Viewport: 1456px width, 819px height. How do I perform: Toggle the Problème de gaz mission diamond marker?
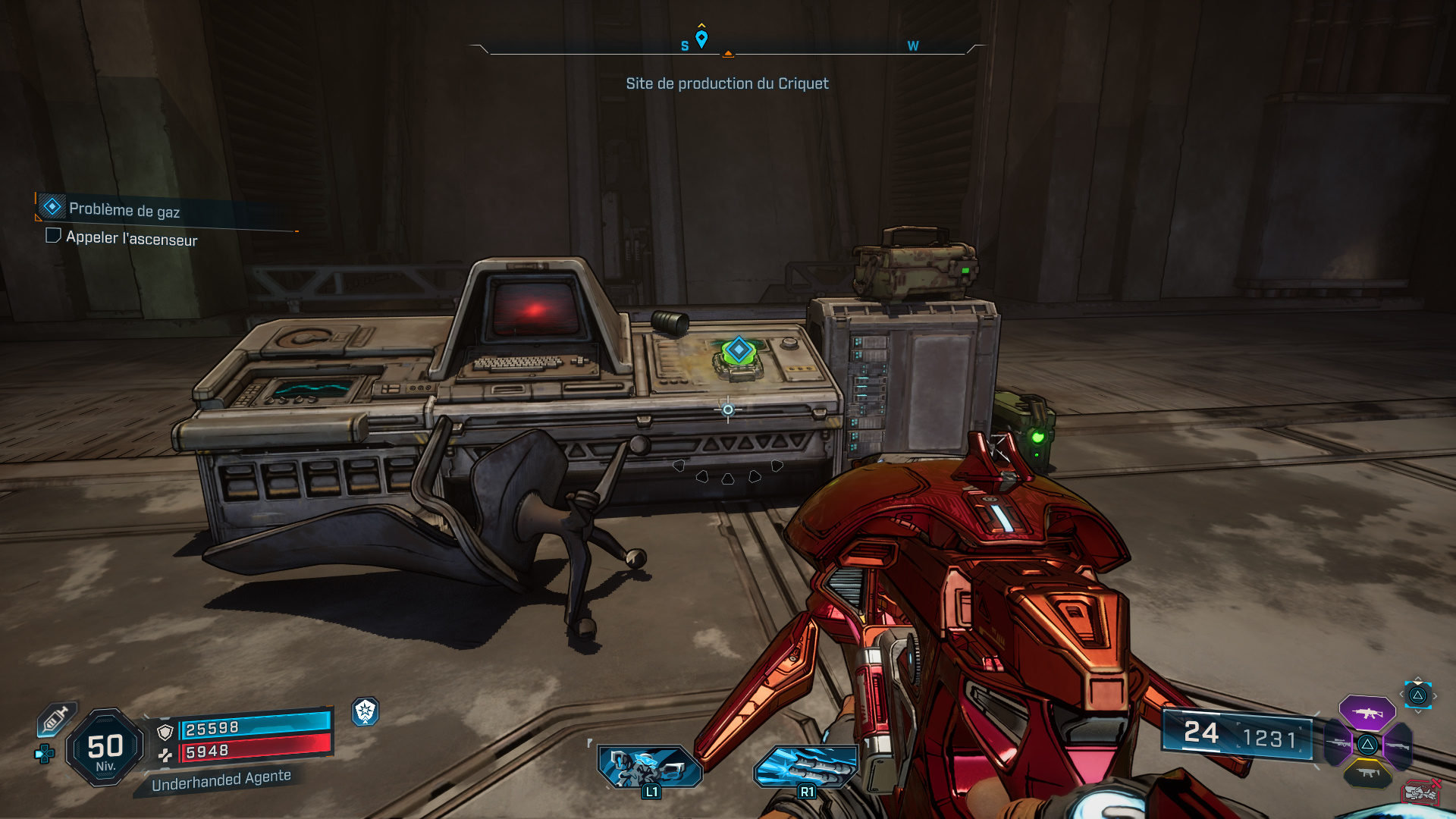pos(51,205)
